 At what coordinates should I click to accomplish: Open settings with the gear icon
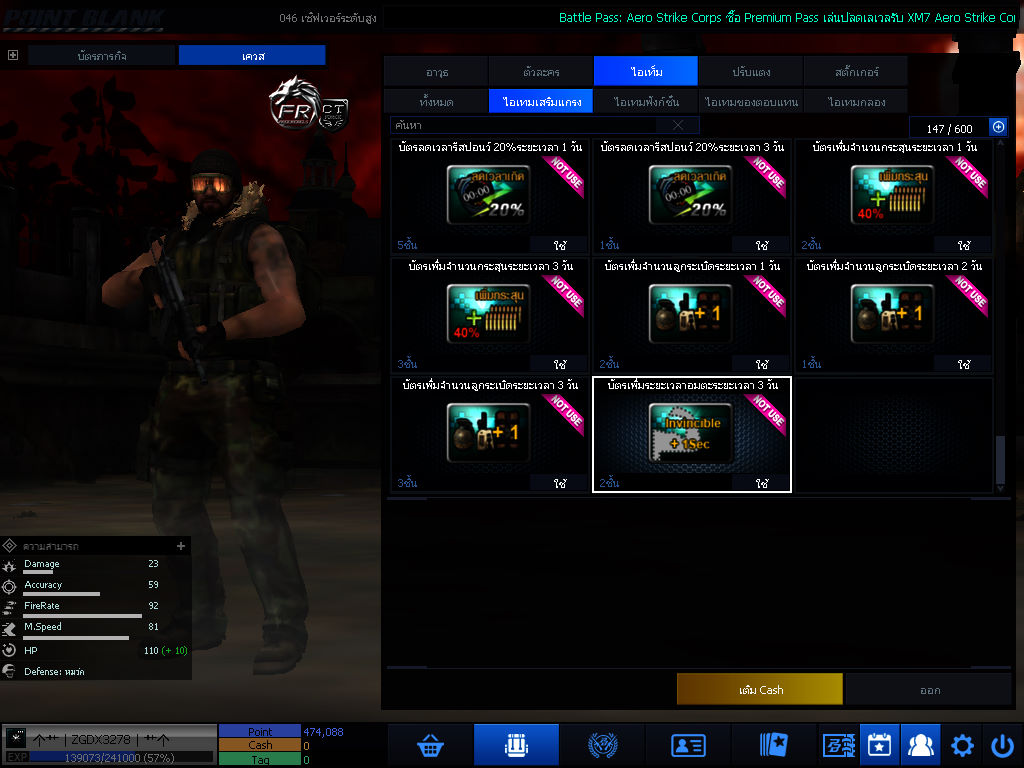pos(962,745)
